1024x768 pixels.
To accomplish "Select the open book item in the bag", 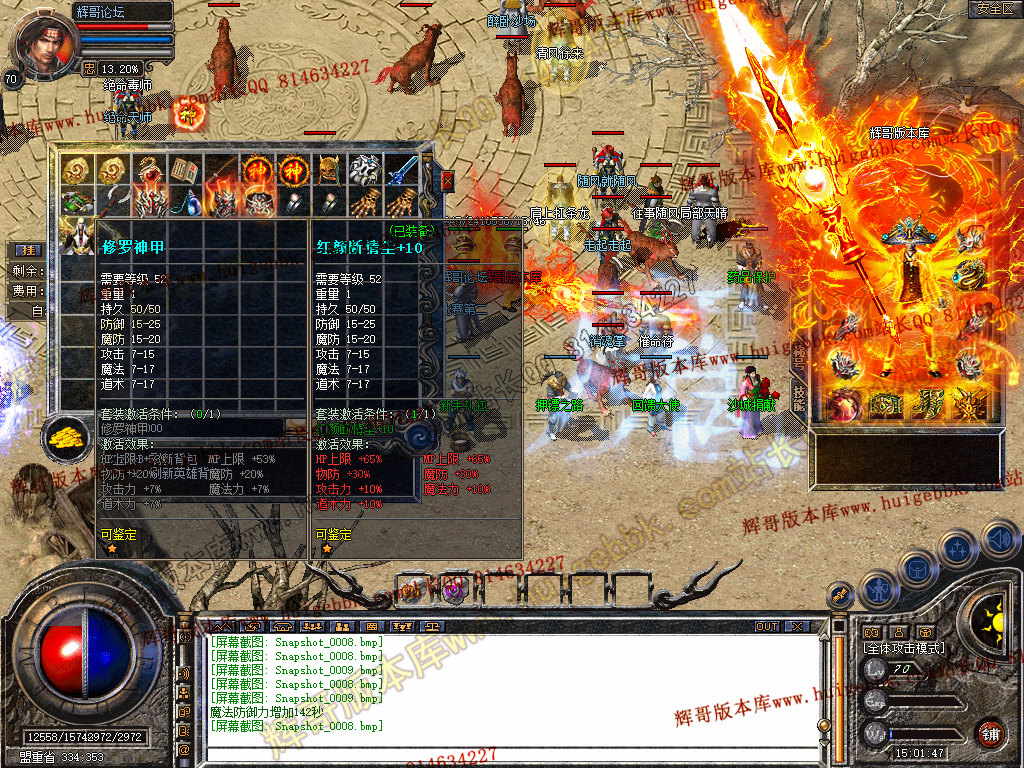I will click(183, 170).
